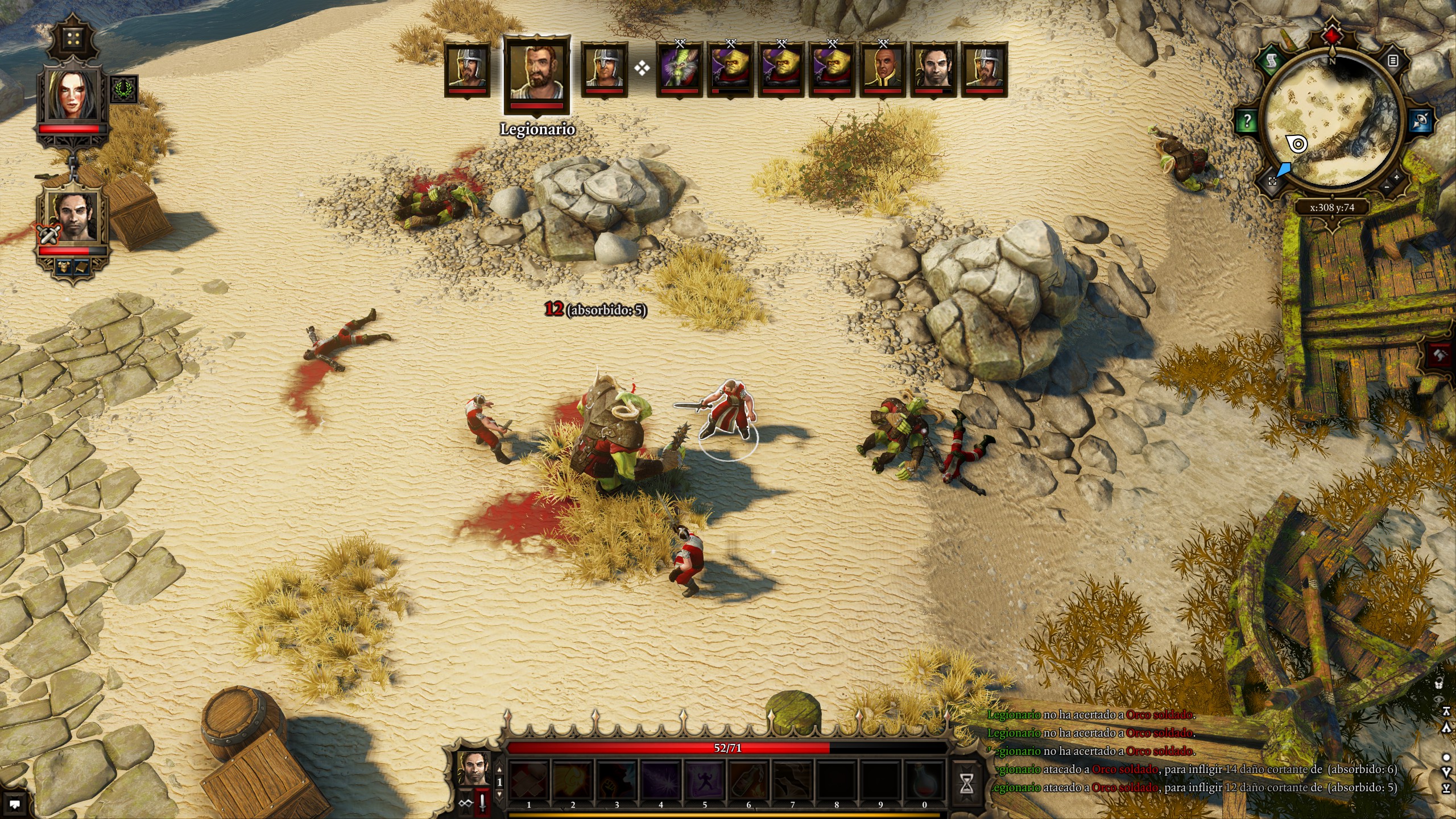
Task: Select the Legionario portrait in the initiative bar
Action: 537,73
